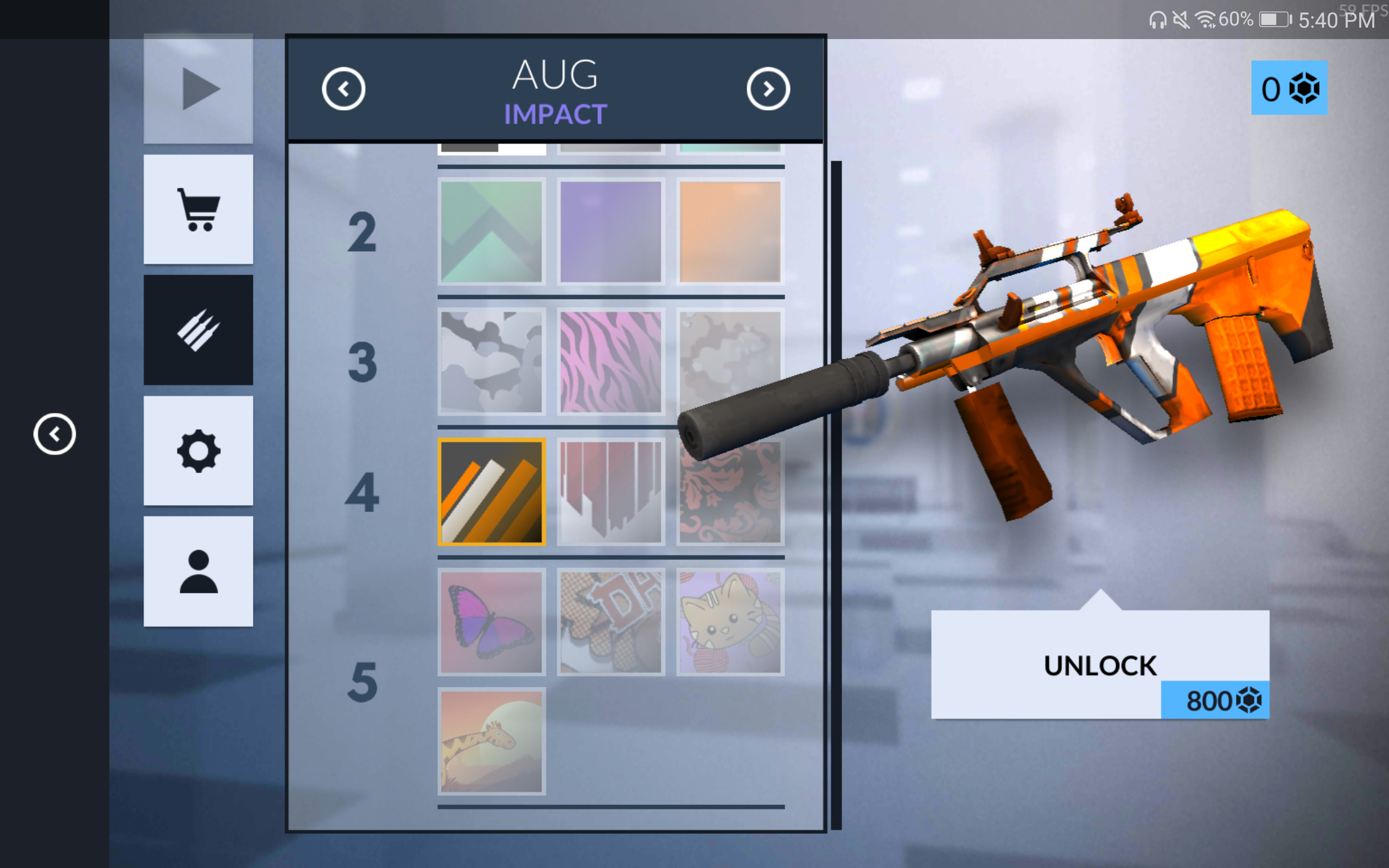The width and height of the screenshot is (1389, 868).
Task: Switch to the previous weapon with the left arrow
Action: click(x=345, y=88)
